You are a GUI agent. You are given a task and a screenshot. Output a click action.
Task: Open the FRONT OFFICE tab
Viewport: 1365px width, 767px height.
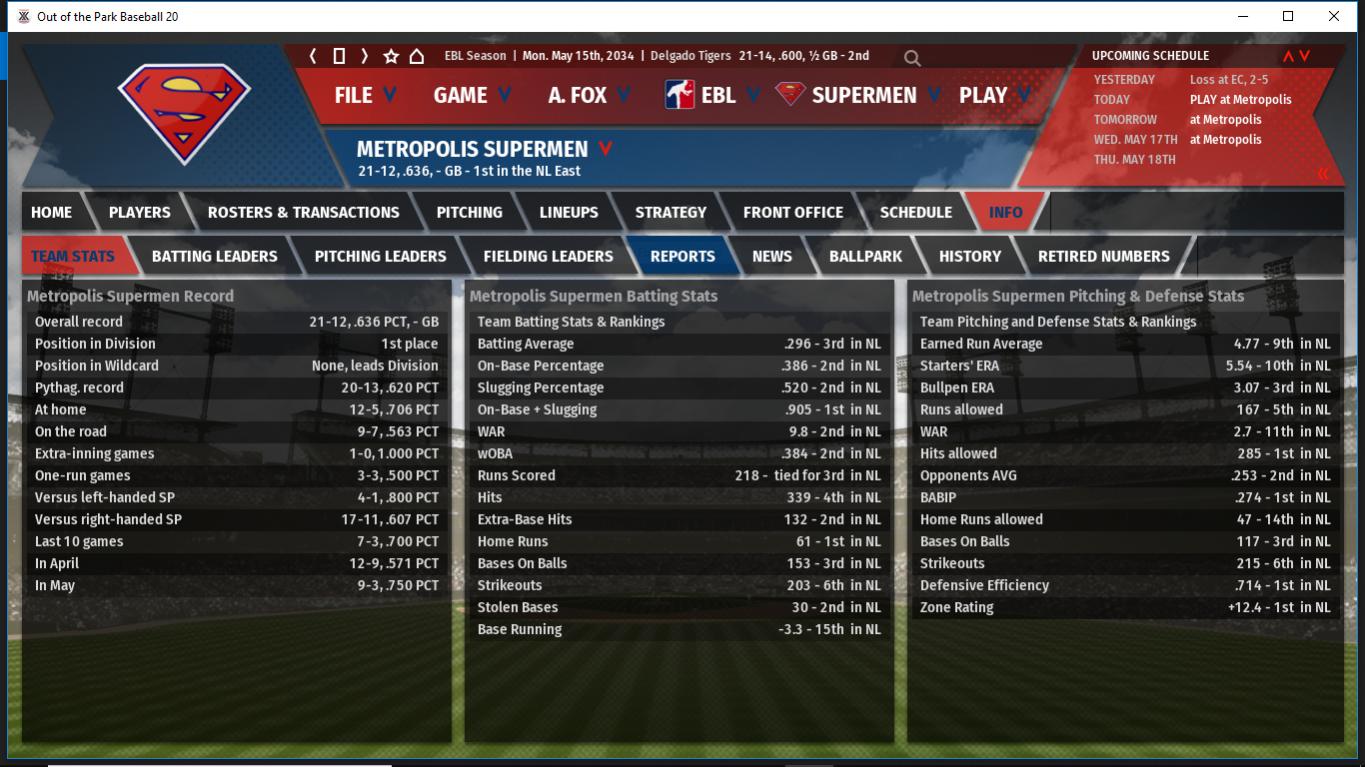[x=792, y=212]
